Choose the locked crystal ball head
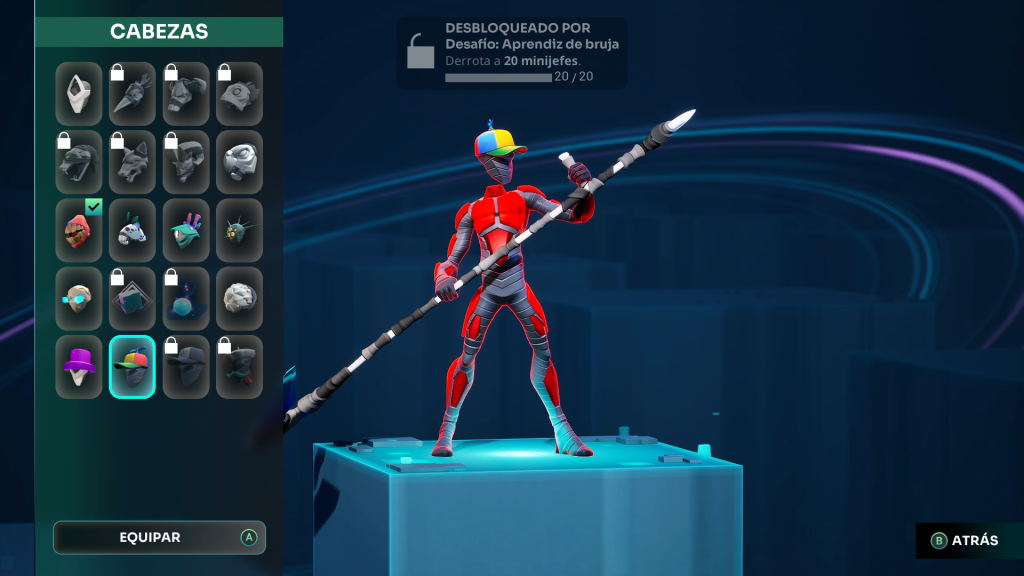1024x576 pixels. click(x=186, y=299)
